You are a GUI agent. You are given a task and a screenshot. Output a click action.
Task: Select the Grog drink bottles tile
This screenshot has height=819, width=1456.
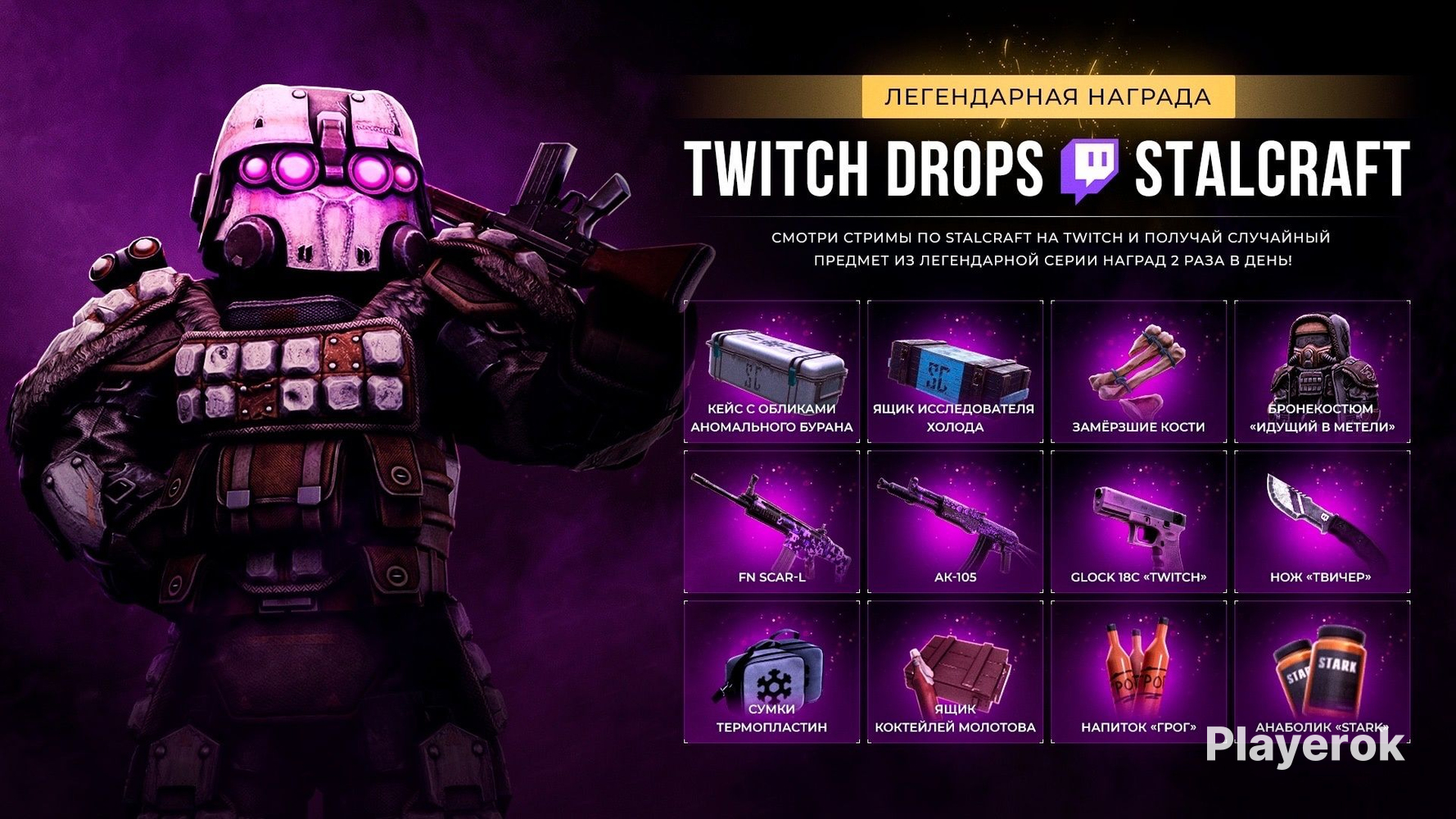point(1138,672)
